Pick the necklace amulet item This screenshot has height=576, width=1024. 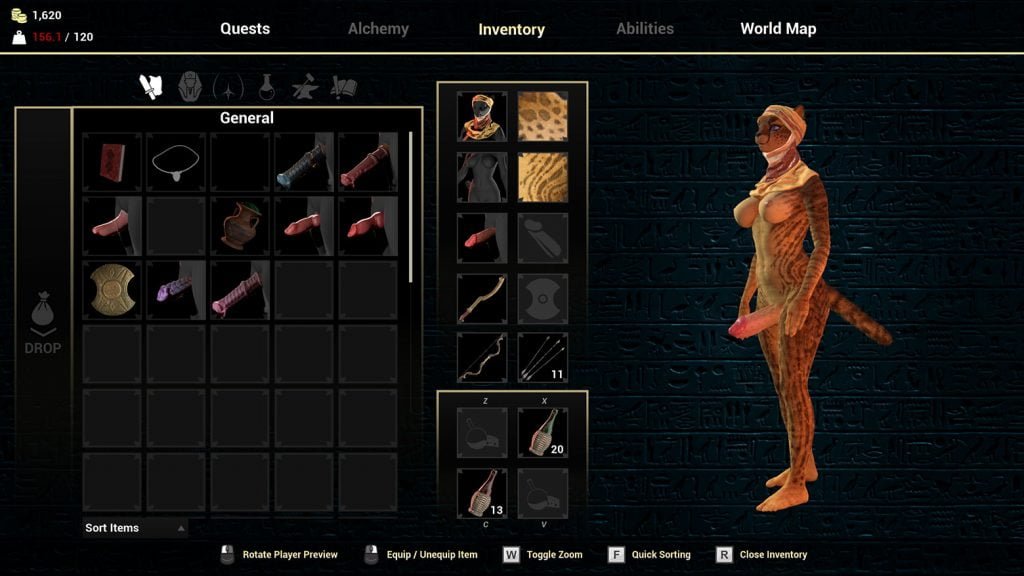tap(176, 162)
